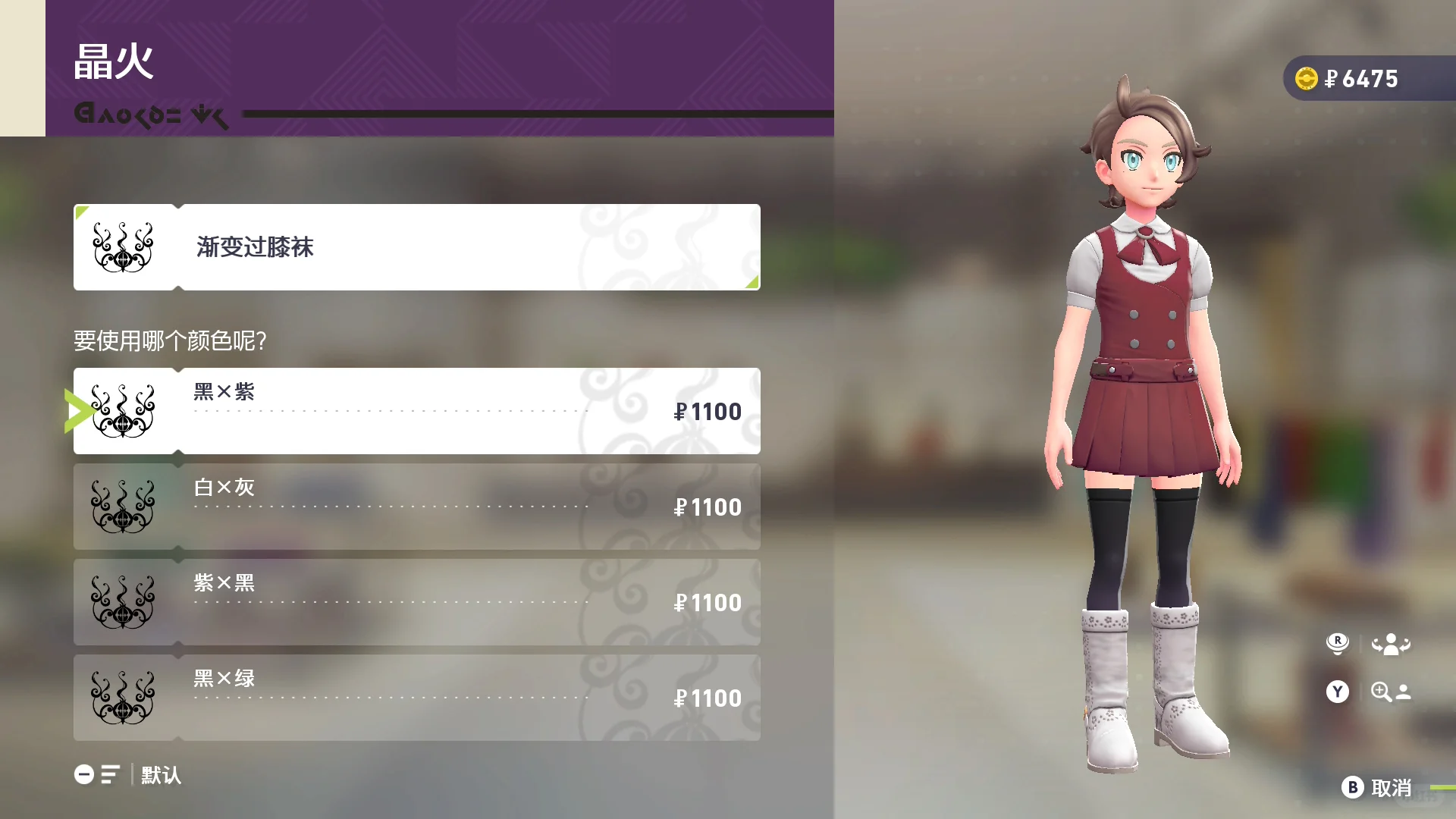Image resolution: width=1456 pixels, height=819 pixels.
Task: Select the 黑×紫 color option
Action: [x=417, y=411]
